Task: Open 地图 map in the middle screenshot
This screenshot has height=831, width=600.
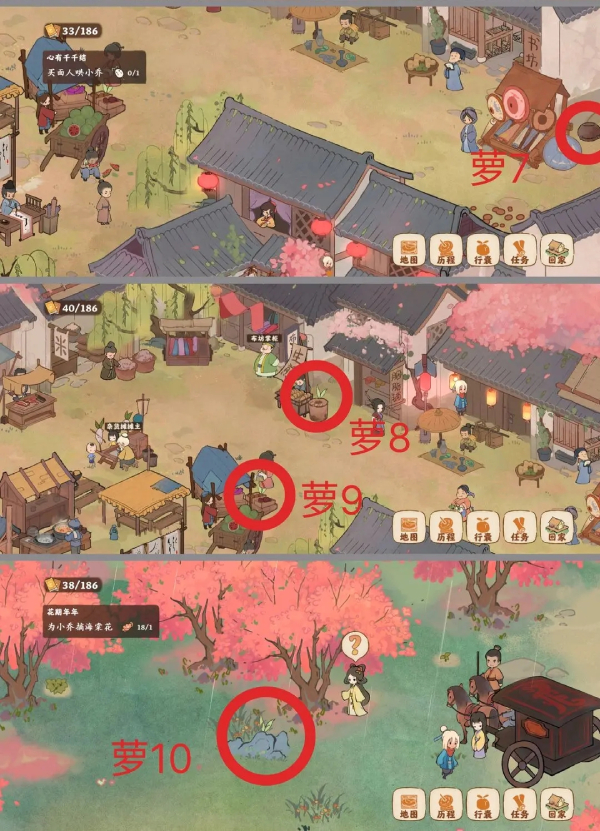Action: (x=411, y=527)
